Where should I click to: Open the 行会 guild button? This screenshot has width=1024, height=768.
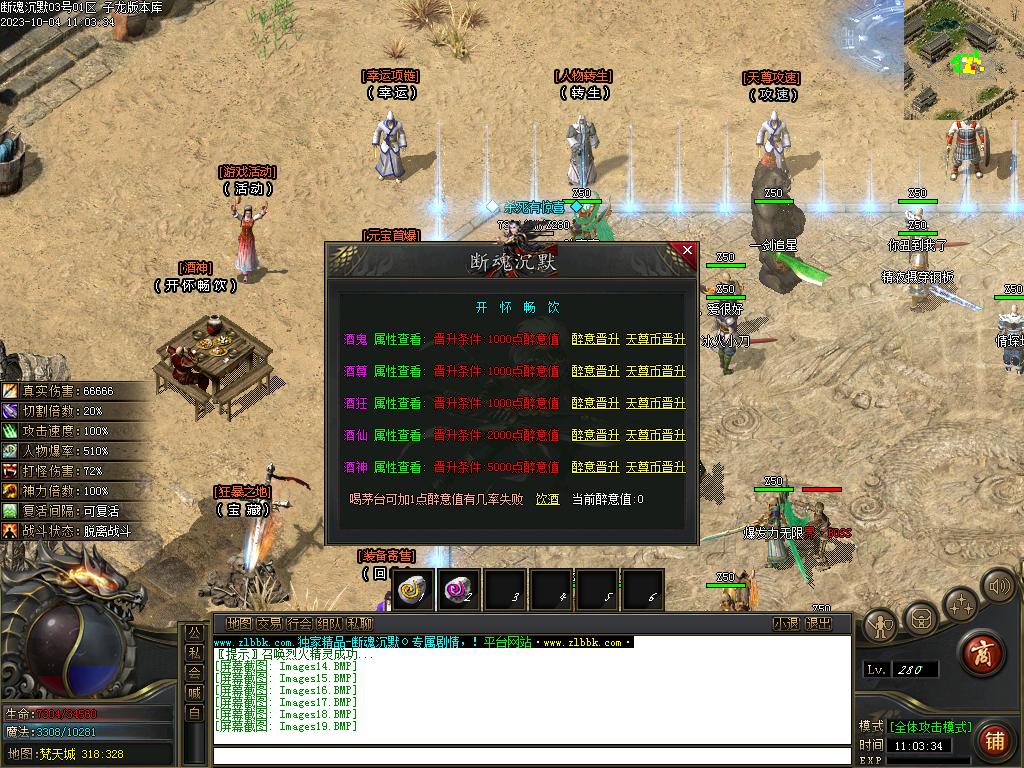point(298,623)
